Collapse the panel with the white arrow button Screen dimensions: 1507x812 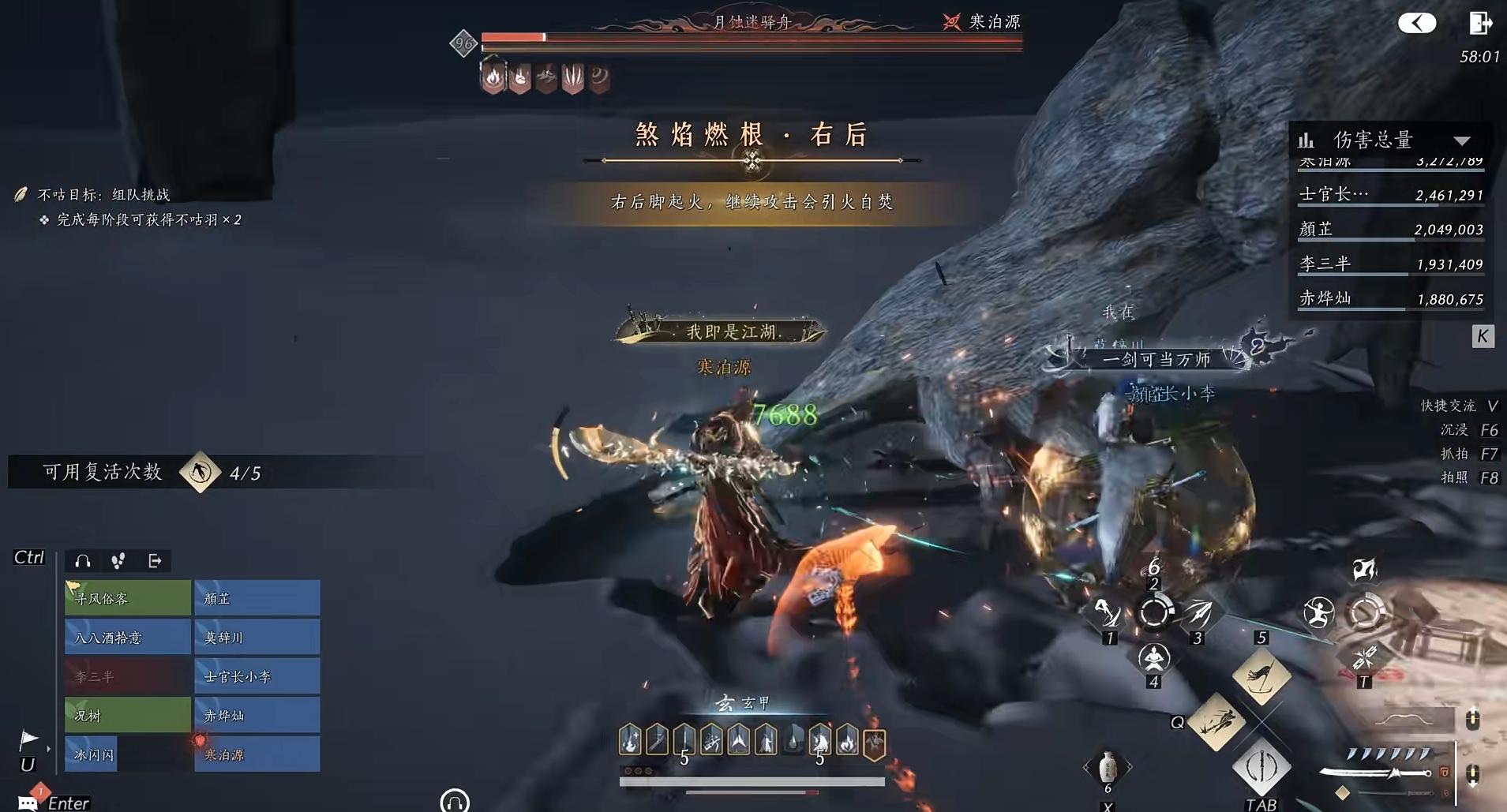pos(1416,23)
